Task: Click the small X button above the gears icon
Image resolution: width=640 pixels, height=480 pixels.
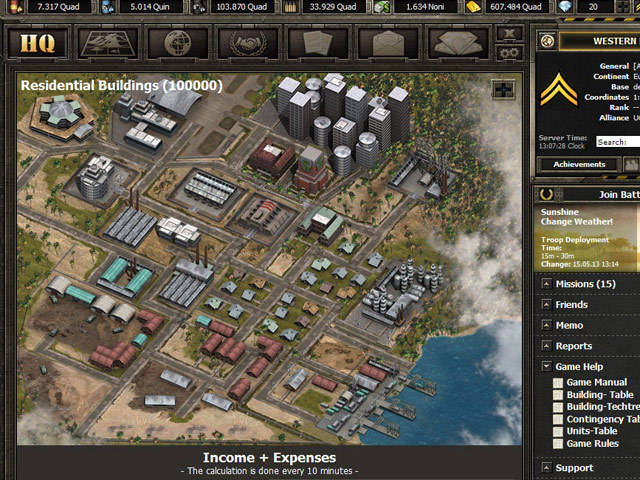Action: (x=510, y=34)
